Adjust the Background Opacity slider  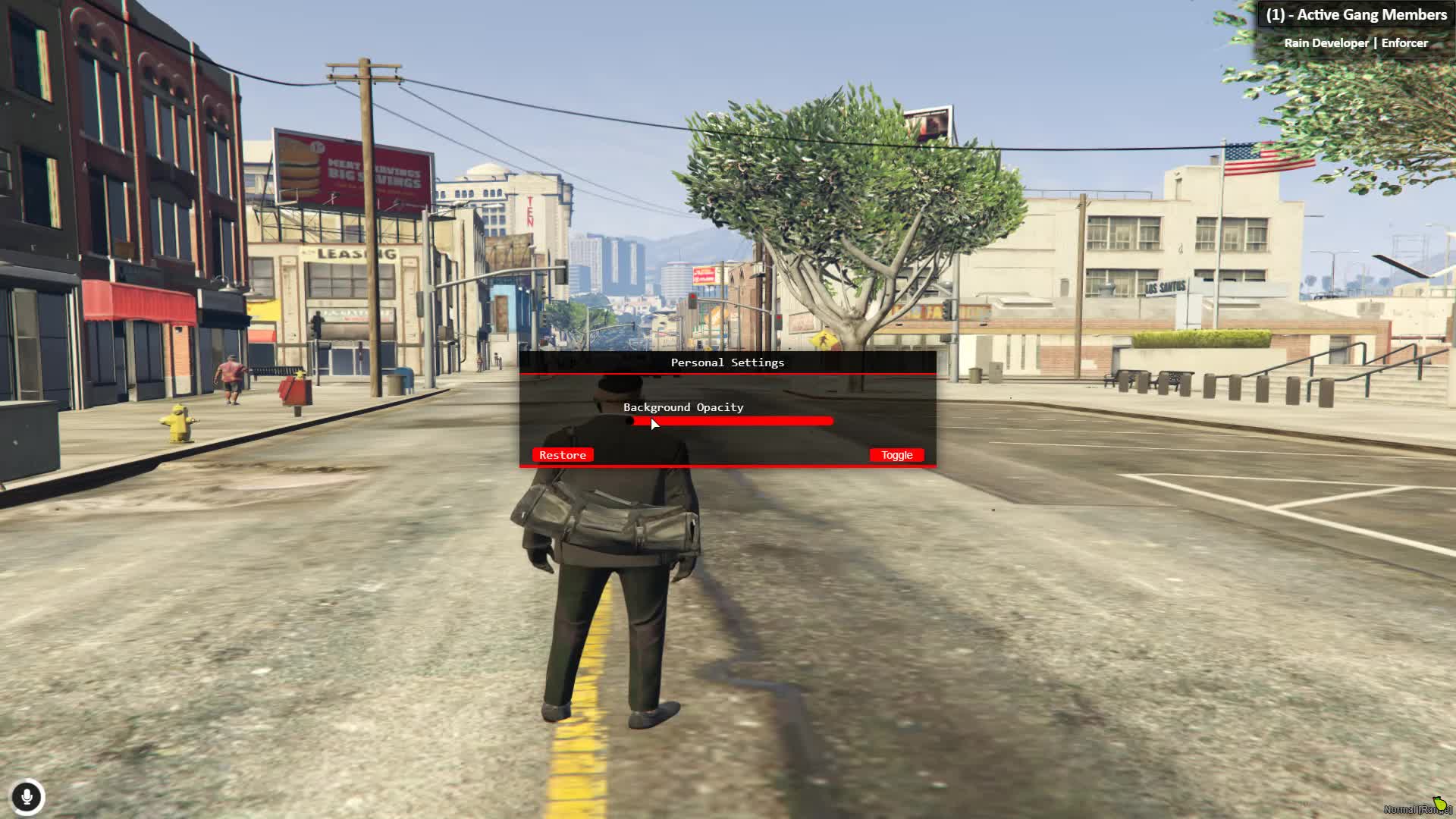[732, 421]
